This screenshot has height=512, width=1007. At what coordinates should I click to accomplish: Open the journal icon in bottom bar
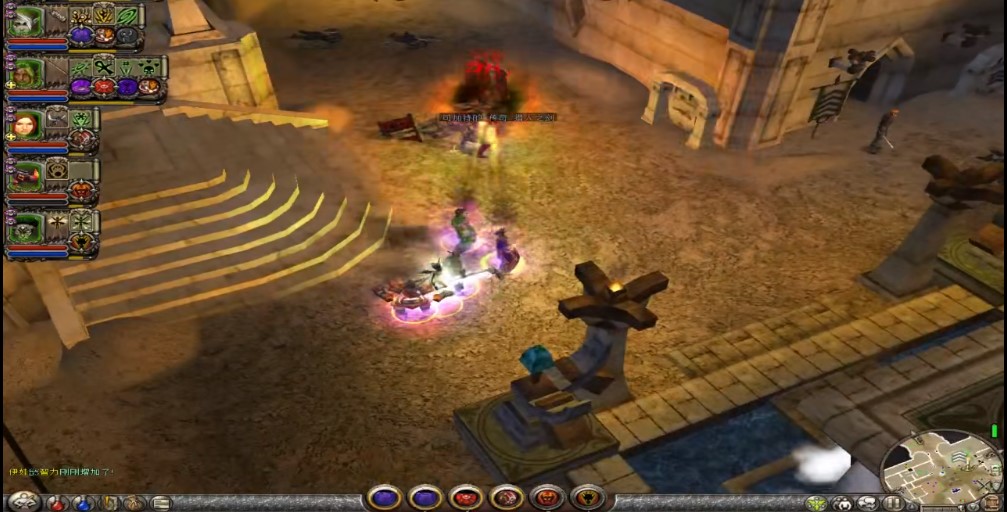(160, 502)
